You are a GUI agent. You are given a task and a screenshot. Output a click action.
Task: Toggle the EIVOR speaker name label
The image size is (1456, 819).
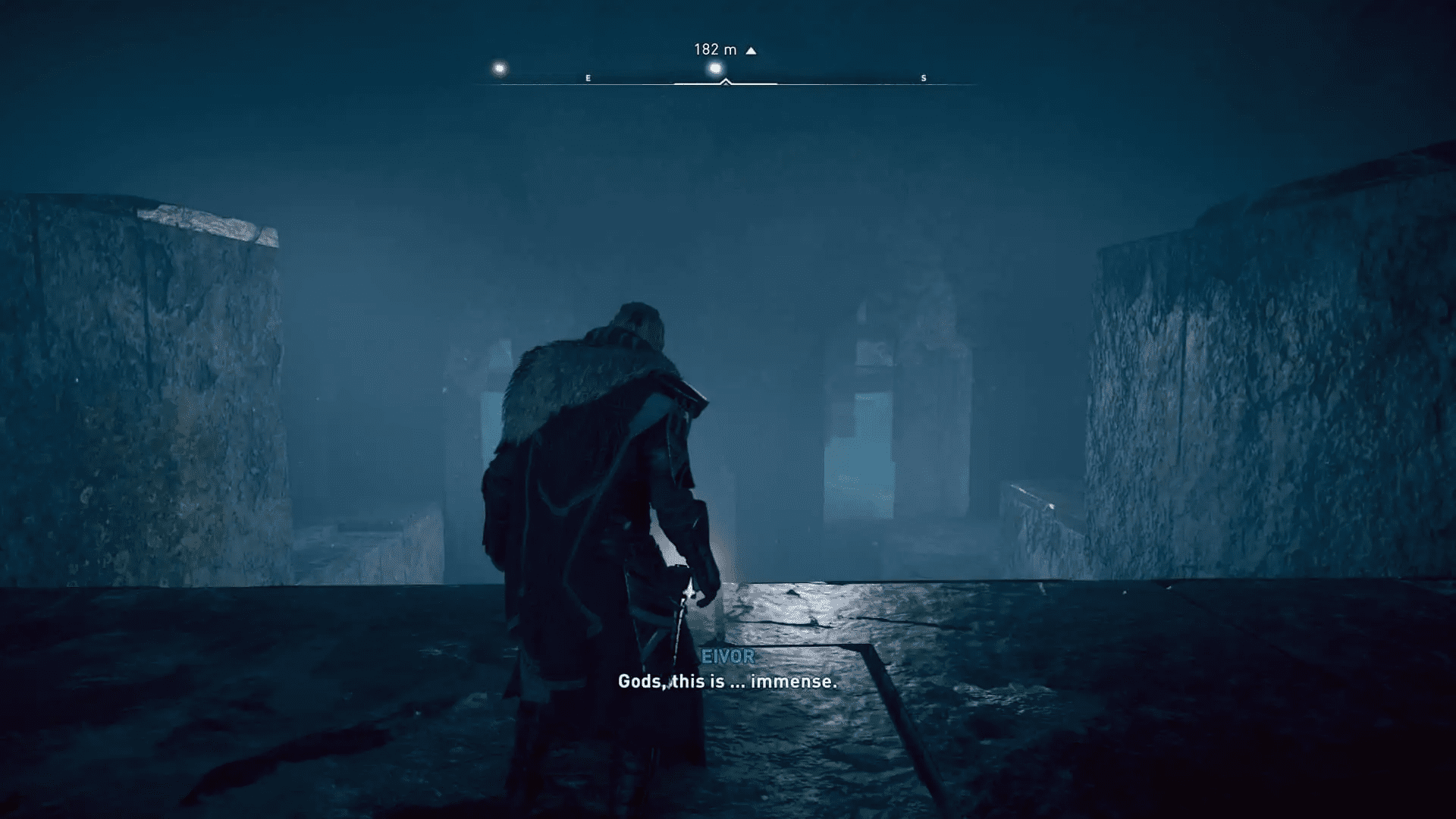point(727,657)
